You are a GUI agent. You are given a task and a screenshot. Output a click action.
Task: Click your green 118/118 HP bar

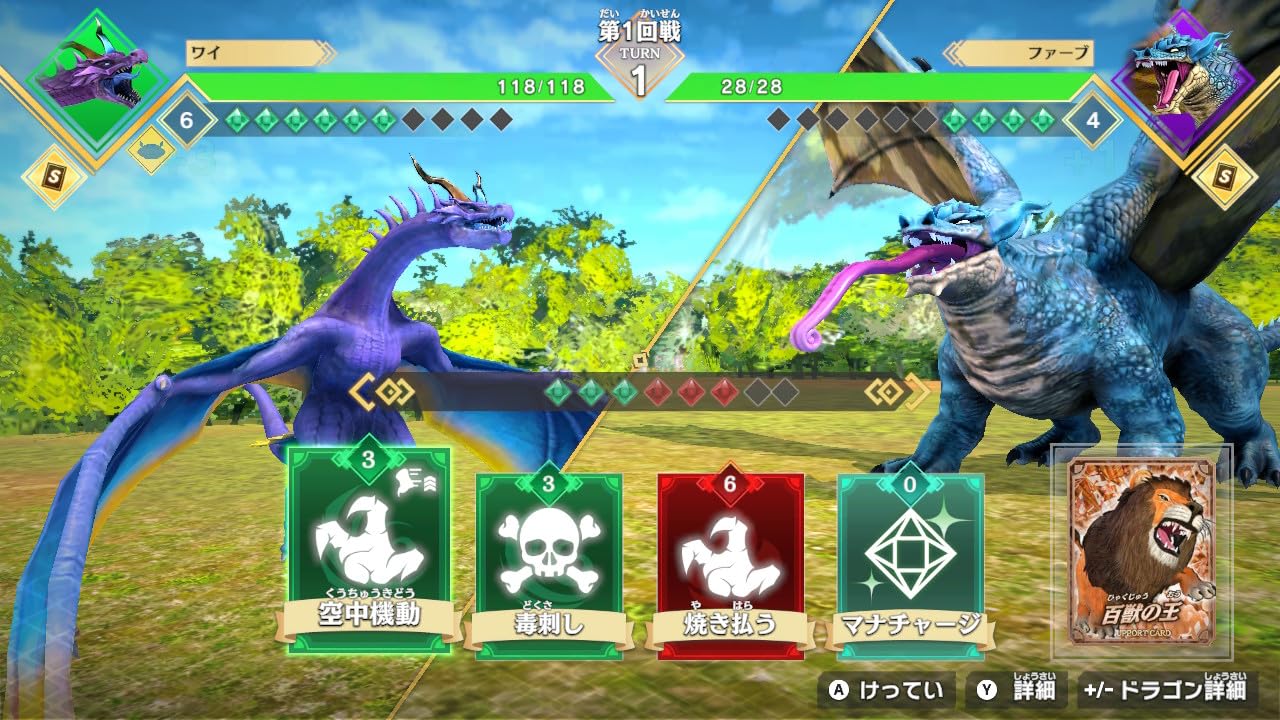pyautogui.click(x=400, y=85)
